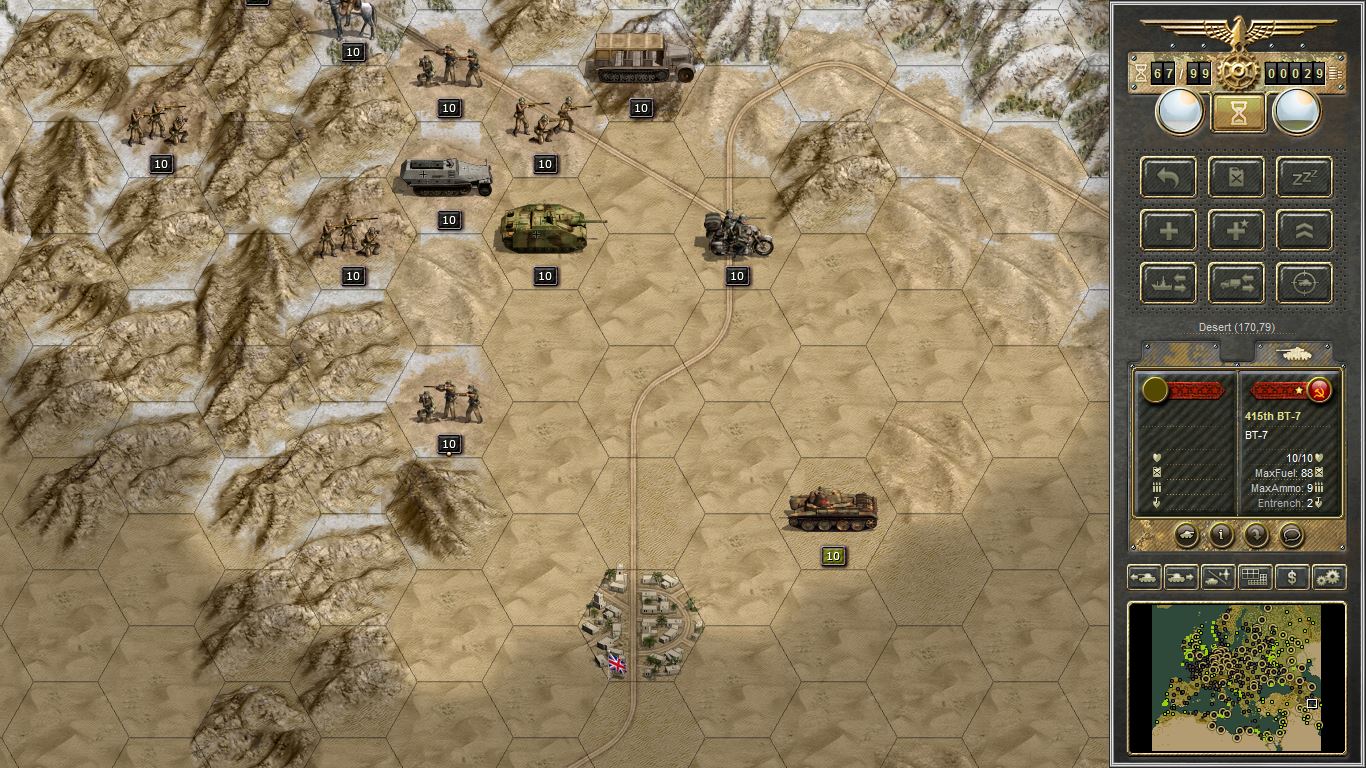Open the strategic map overview
This screenshot has width=1366, height=768.
click(1256, 577)
